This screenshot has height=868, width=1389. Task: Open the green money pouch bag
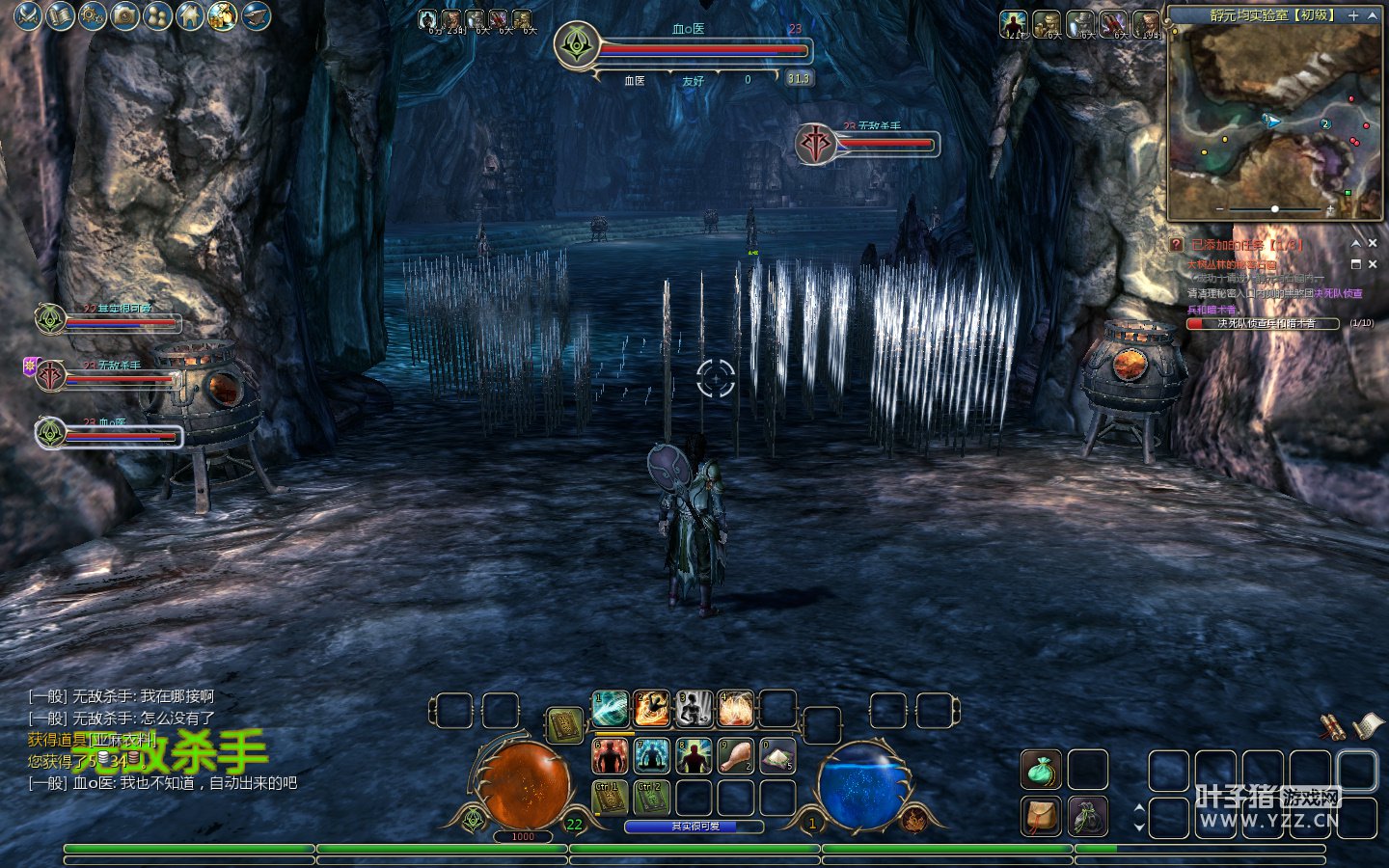coord(1041,770)
